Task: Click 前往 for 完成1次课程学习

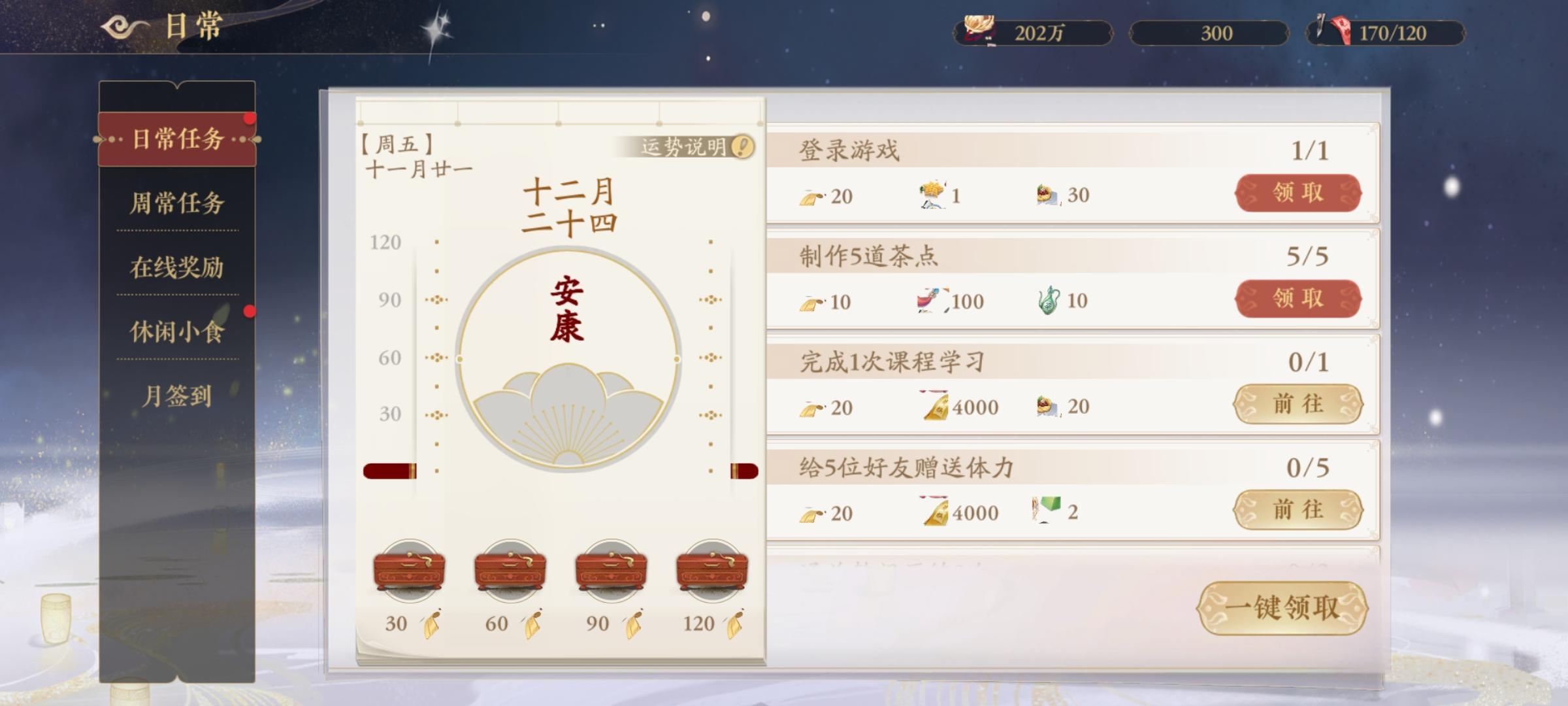Action: (1299, 404)
